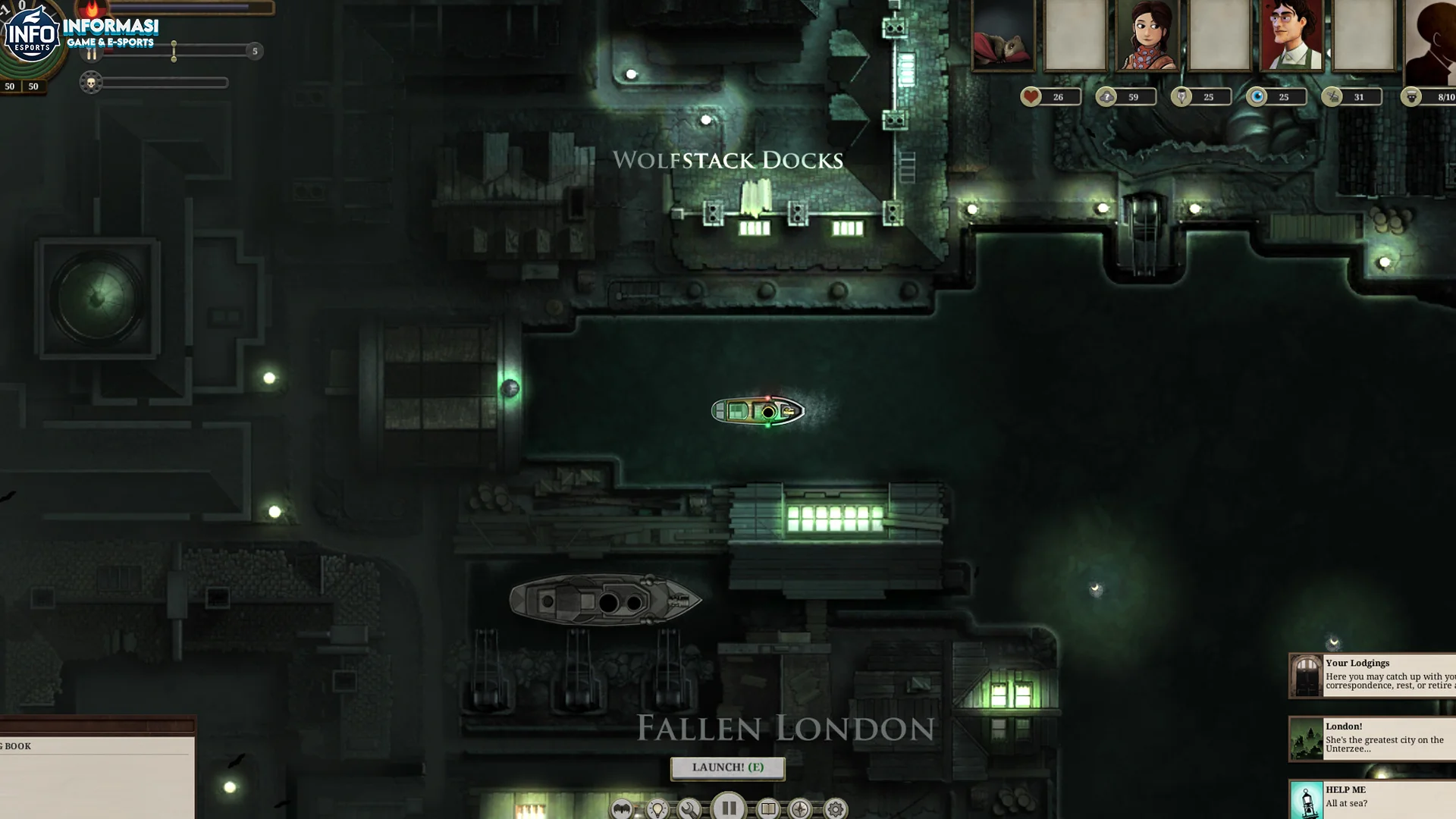
Task: Toggle the ship's lamp via lightbulb icon
Action: [x=657, y=809]
